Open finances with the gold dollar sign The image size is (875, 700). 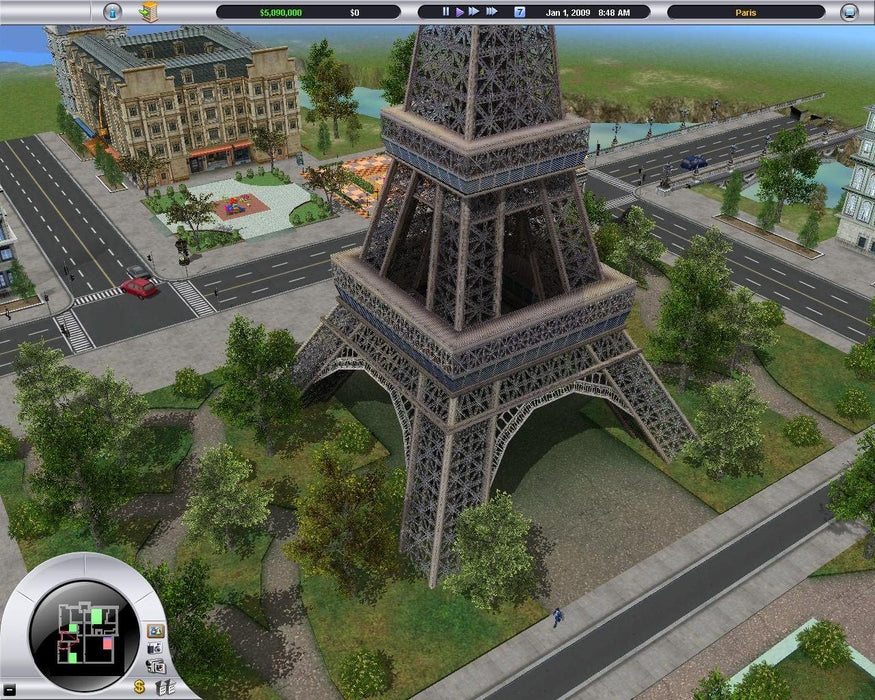click(x=139, y=687)
